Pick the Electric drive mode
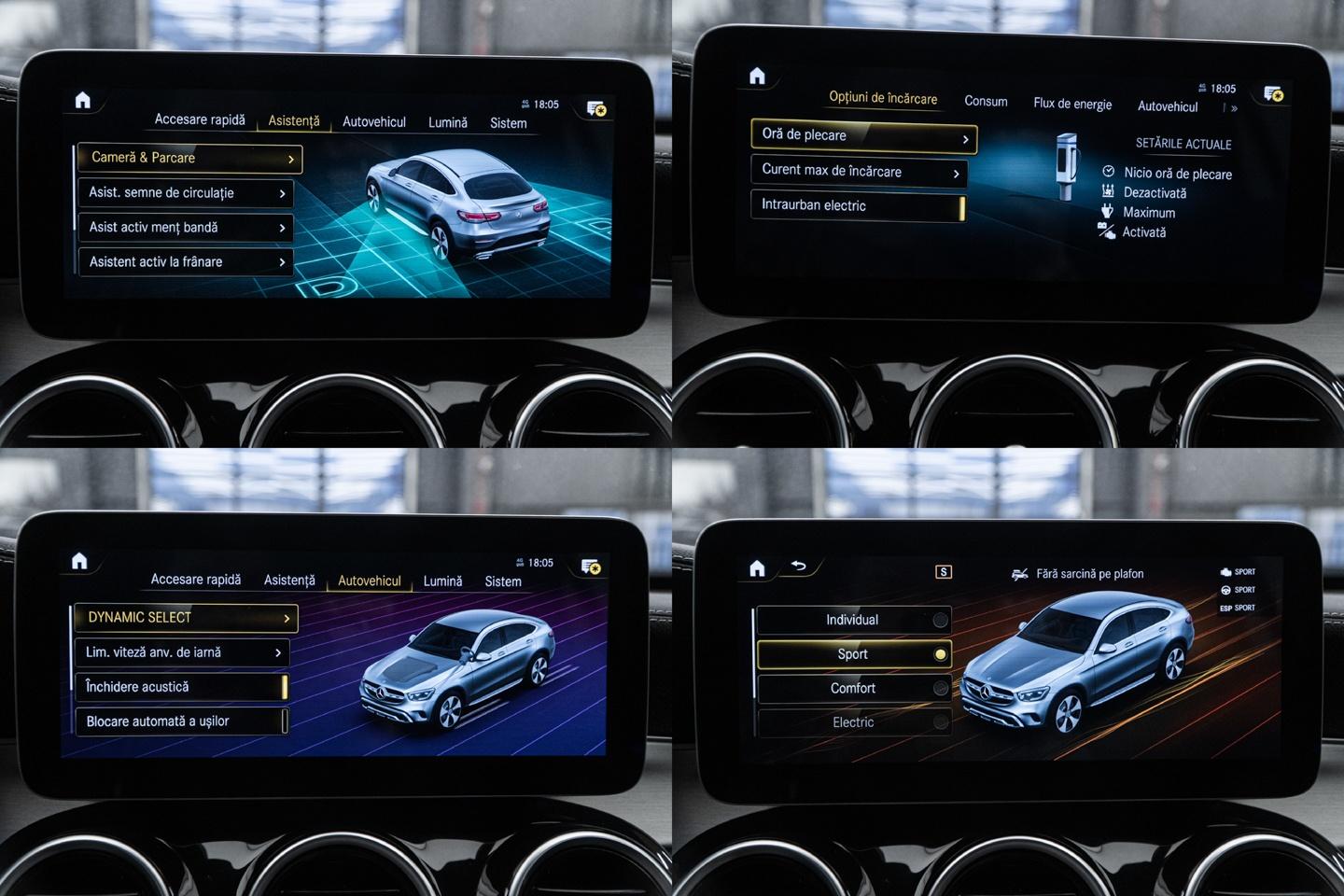The height and width of the screenshot is (896, 1344). [853, 722]
